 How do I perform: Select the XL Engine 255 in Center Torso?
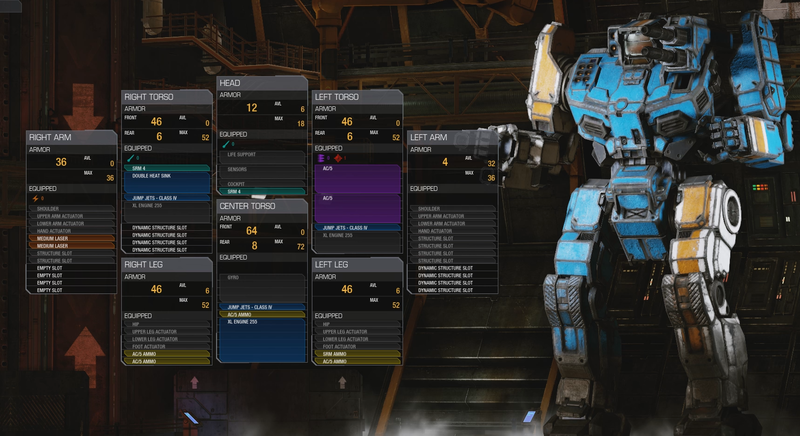coord(262,324)
